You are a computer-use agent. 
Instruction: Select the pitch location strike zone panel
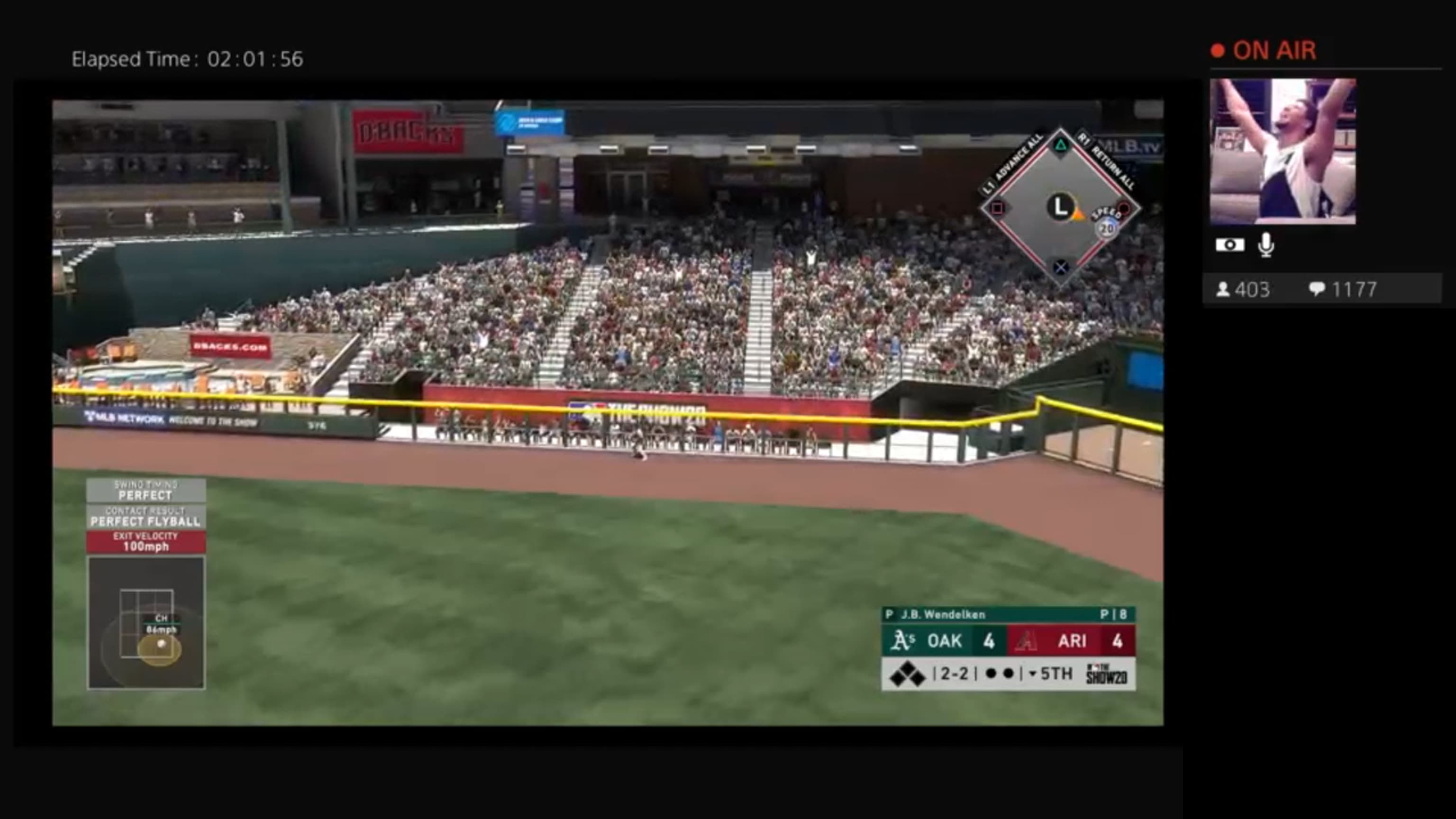coord(146,623)
